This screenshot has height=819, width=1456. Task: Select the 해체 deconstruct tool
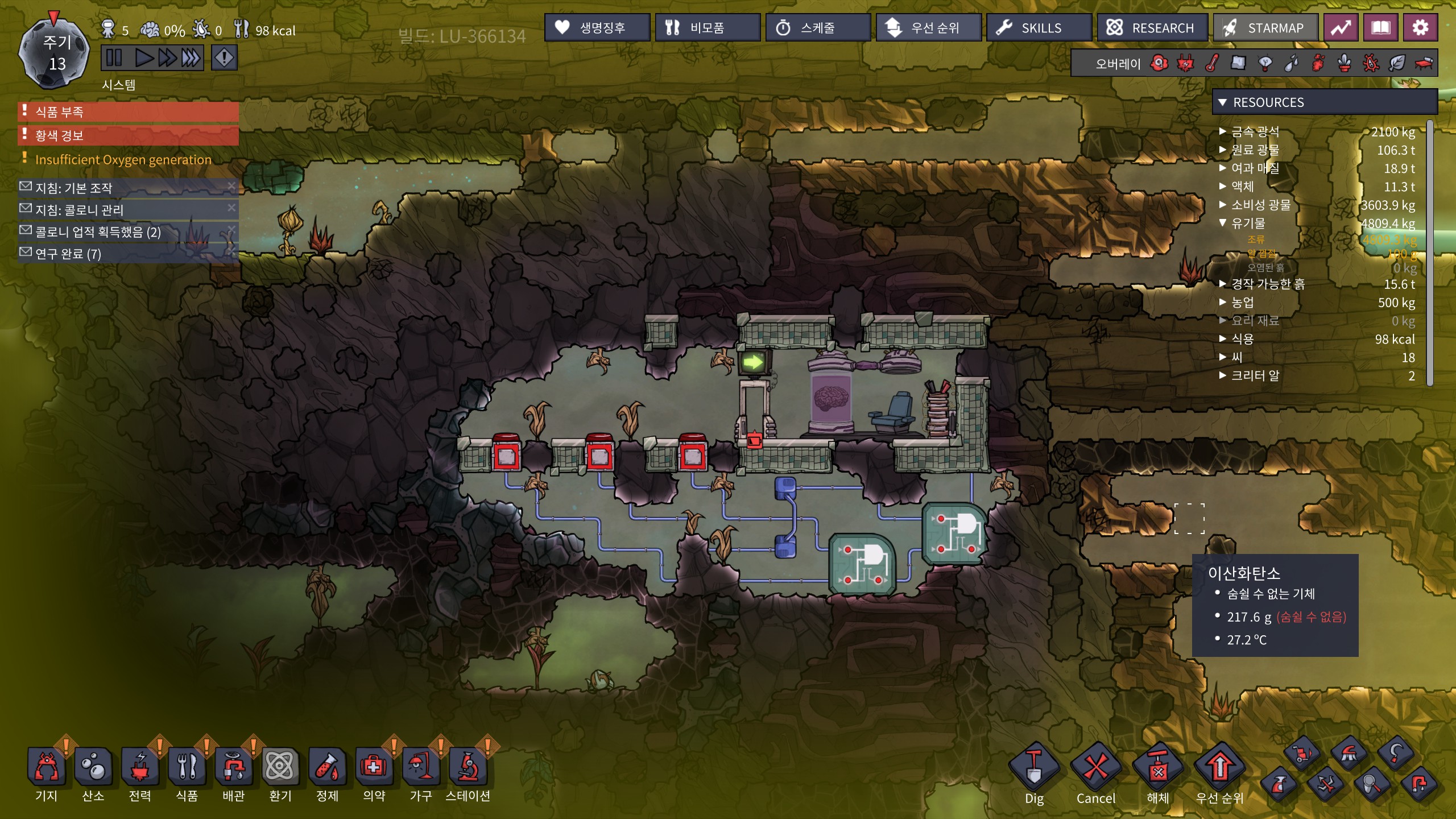(1157, 768)
